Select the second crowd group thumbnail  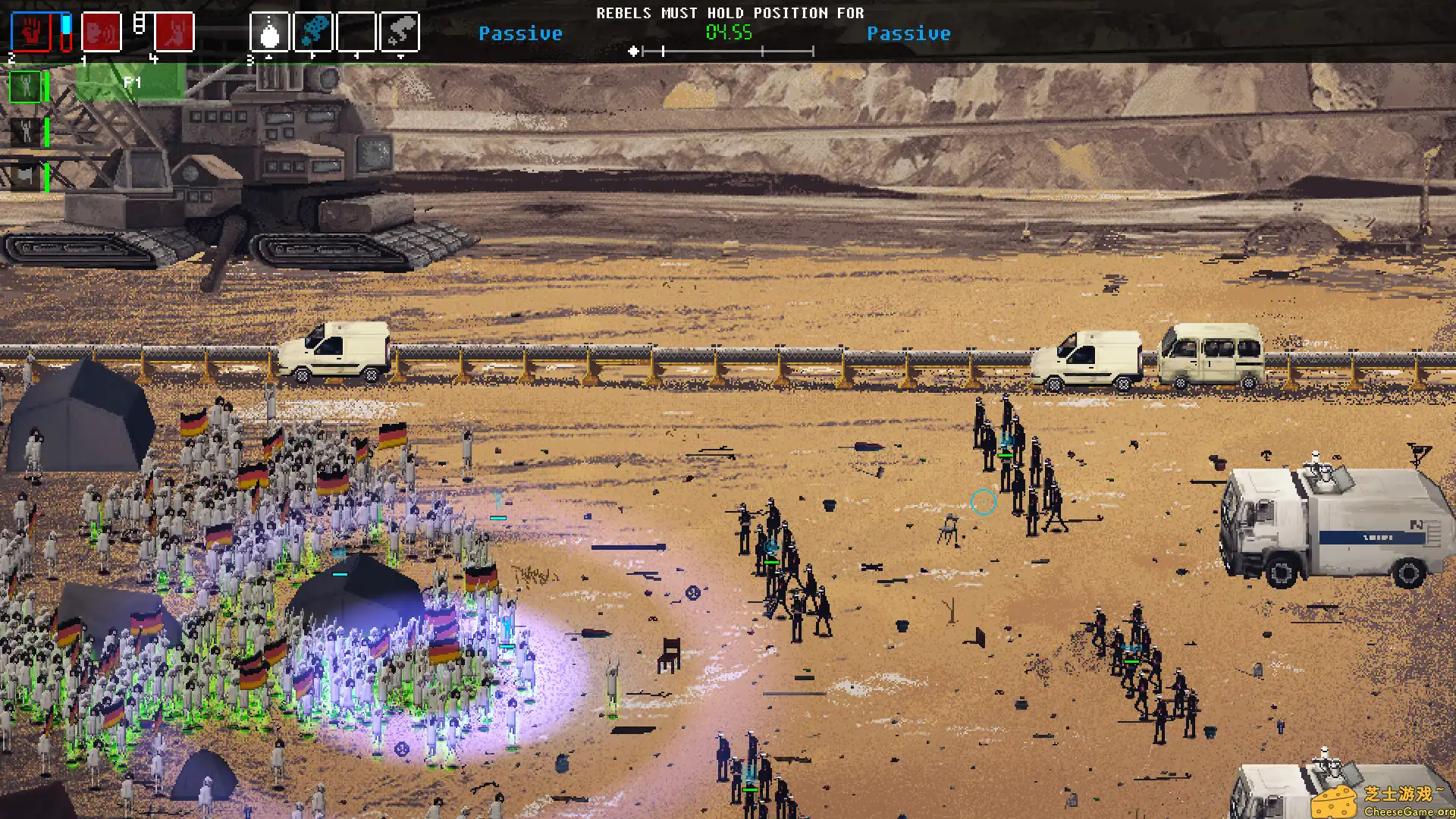pos(27,130)
